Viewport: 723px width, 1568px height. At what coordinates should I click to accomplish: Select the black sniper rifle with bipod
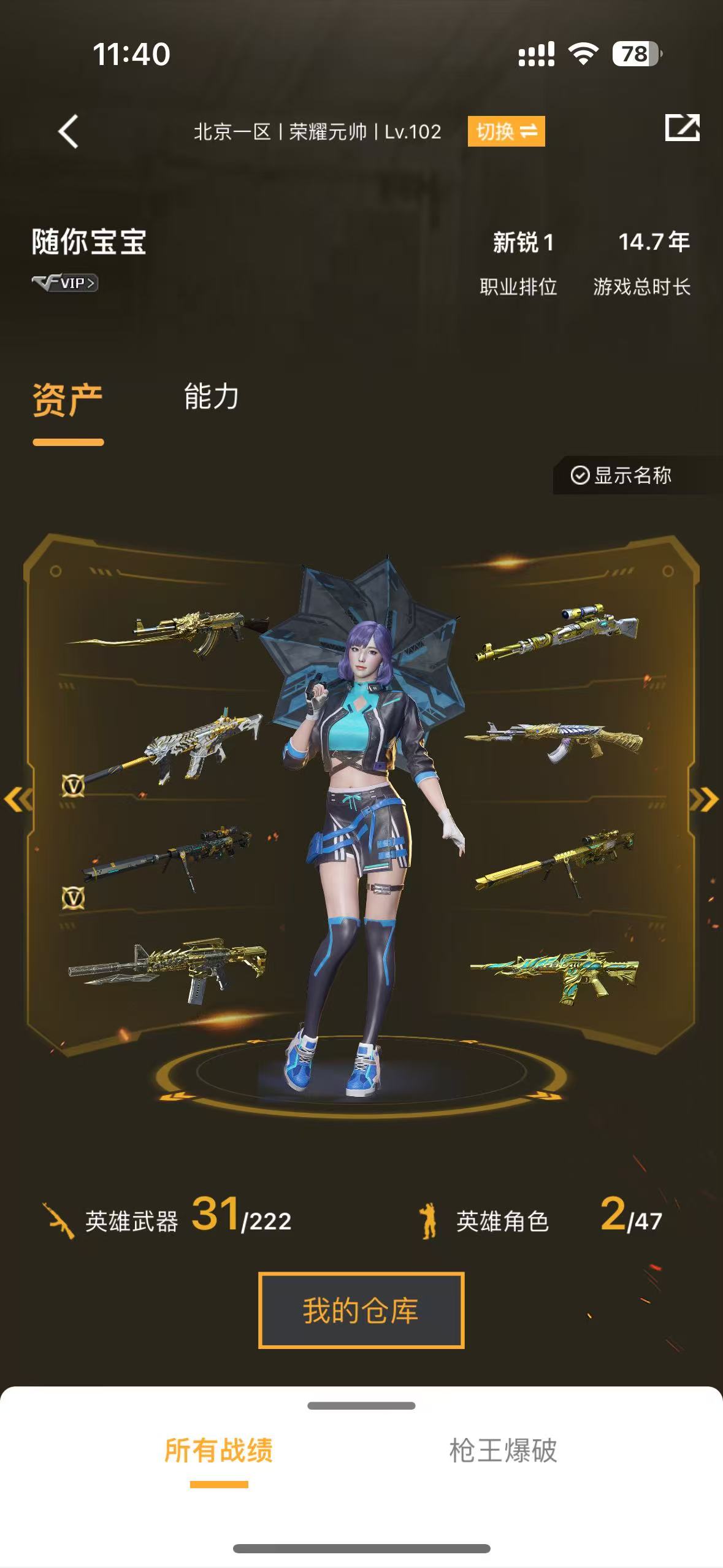169,856
